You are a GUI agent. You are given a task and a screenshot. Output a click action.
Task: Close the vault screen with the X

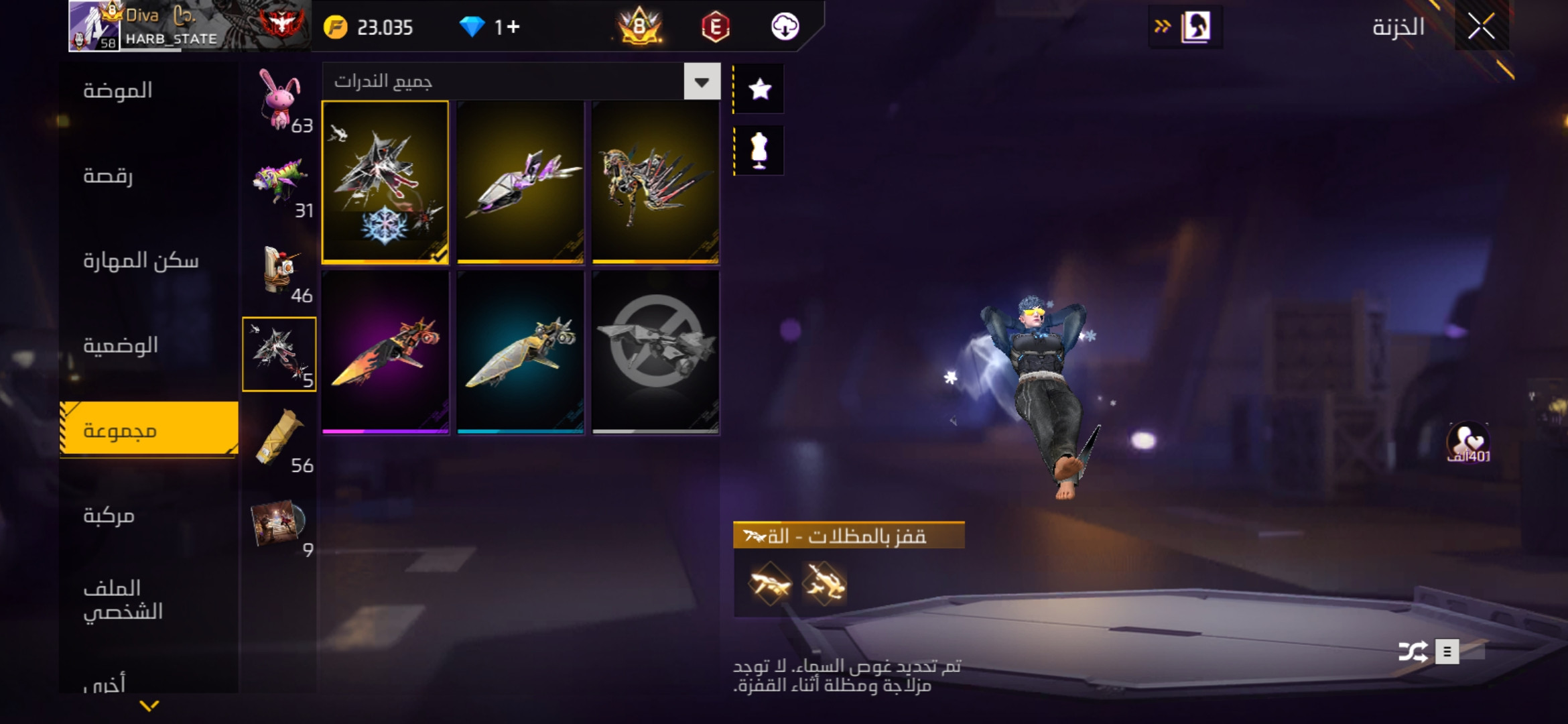pyautogui.click(x=1481, y=27)
